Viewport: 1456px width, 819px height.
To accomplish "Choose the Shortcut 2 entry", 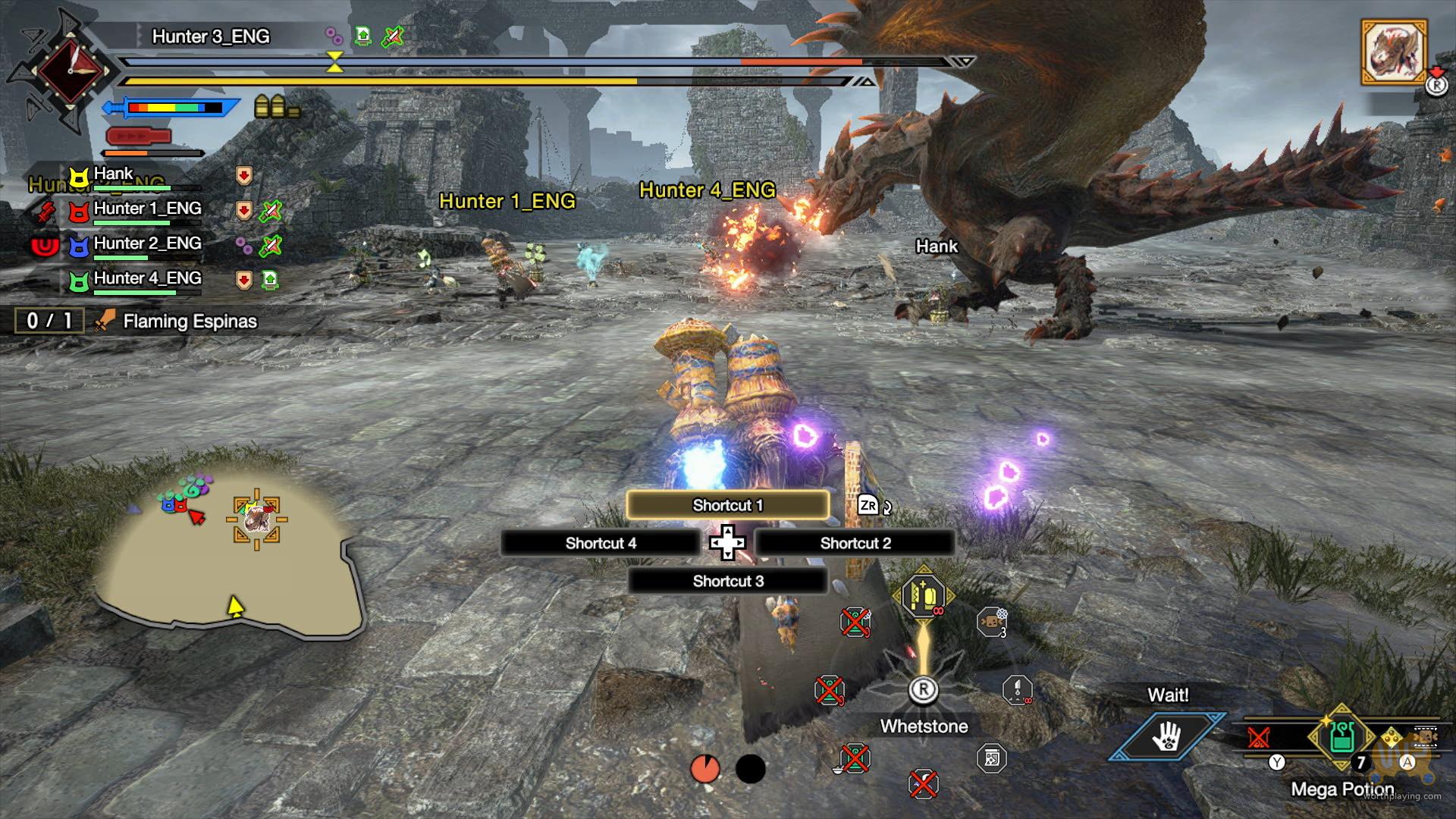I will coord(855,543).
